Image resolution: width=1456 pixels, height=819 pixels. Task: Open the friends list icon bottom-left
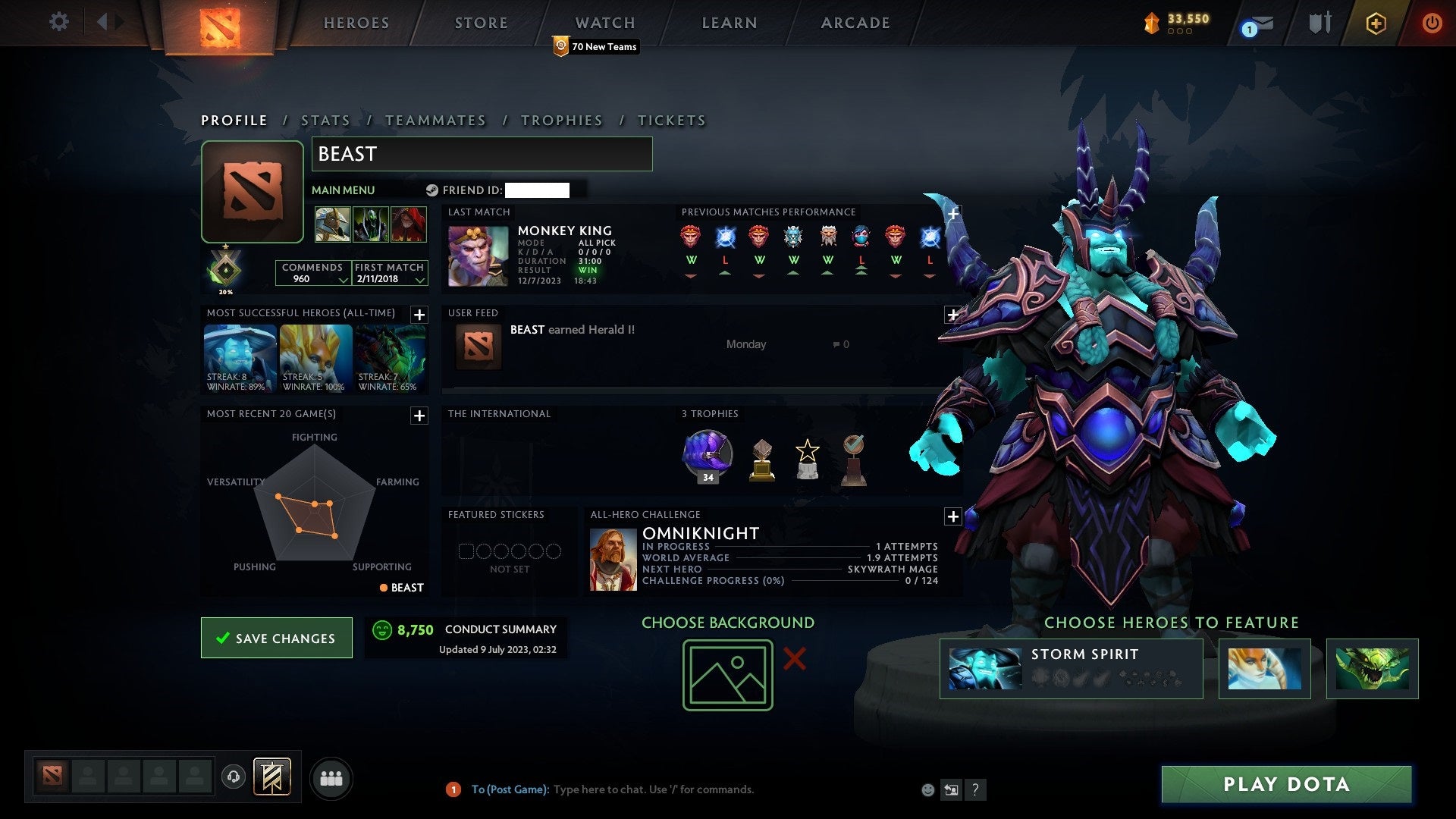[331, 777]
